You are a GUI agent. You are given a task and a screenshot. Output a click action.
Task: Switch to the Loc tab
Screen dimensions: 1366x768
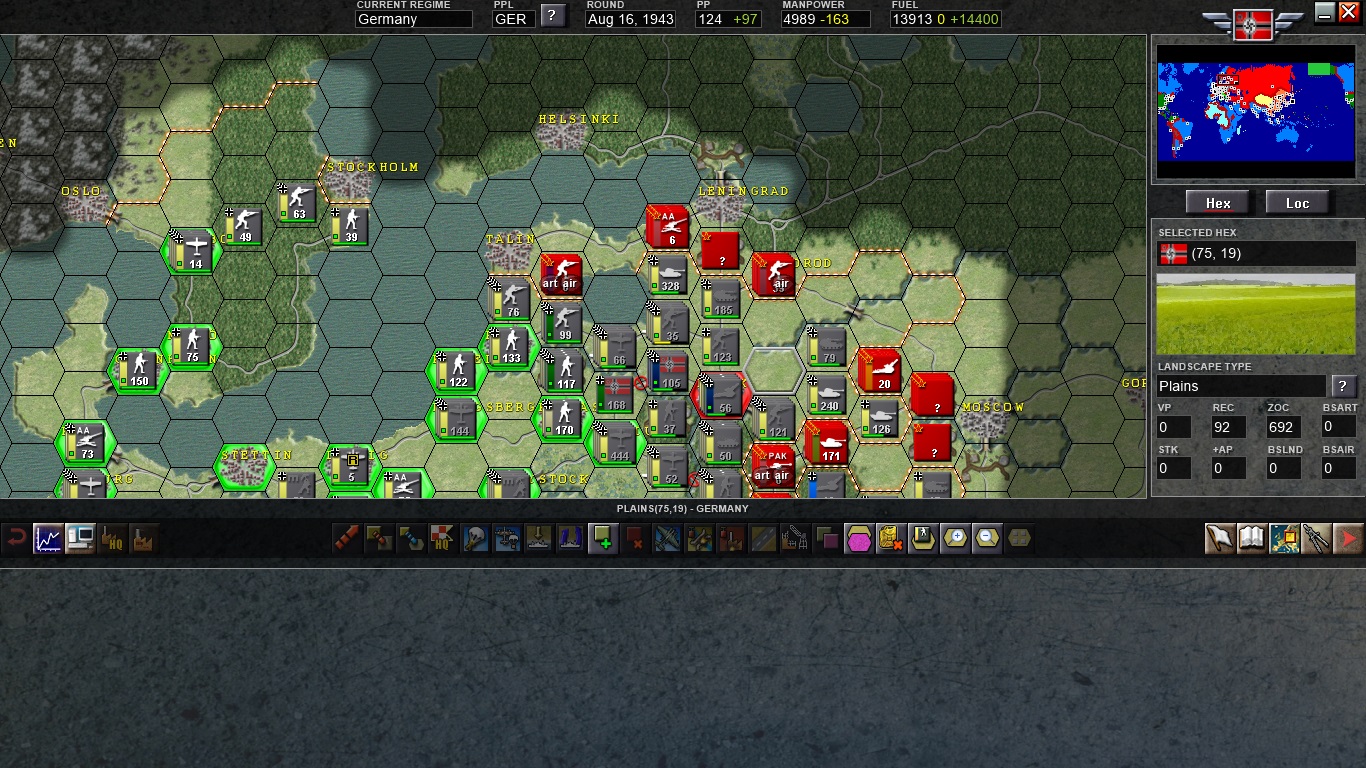click(1297, 202)
